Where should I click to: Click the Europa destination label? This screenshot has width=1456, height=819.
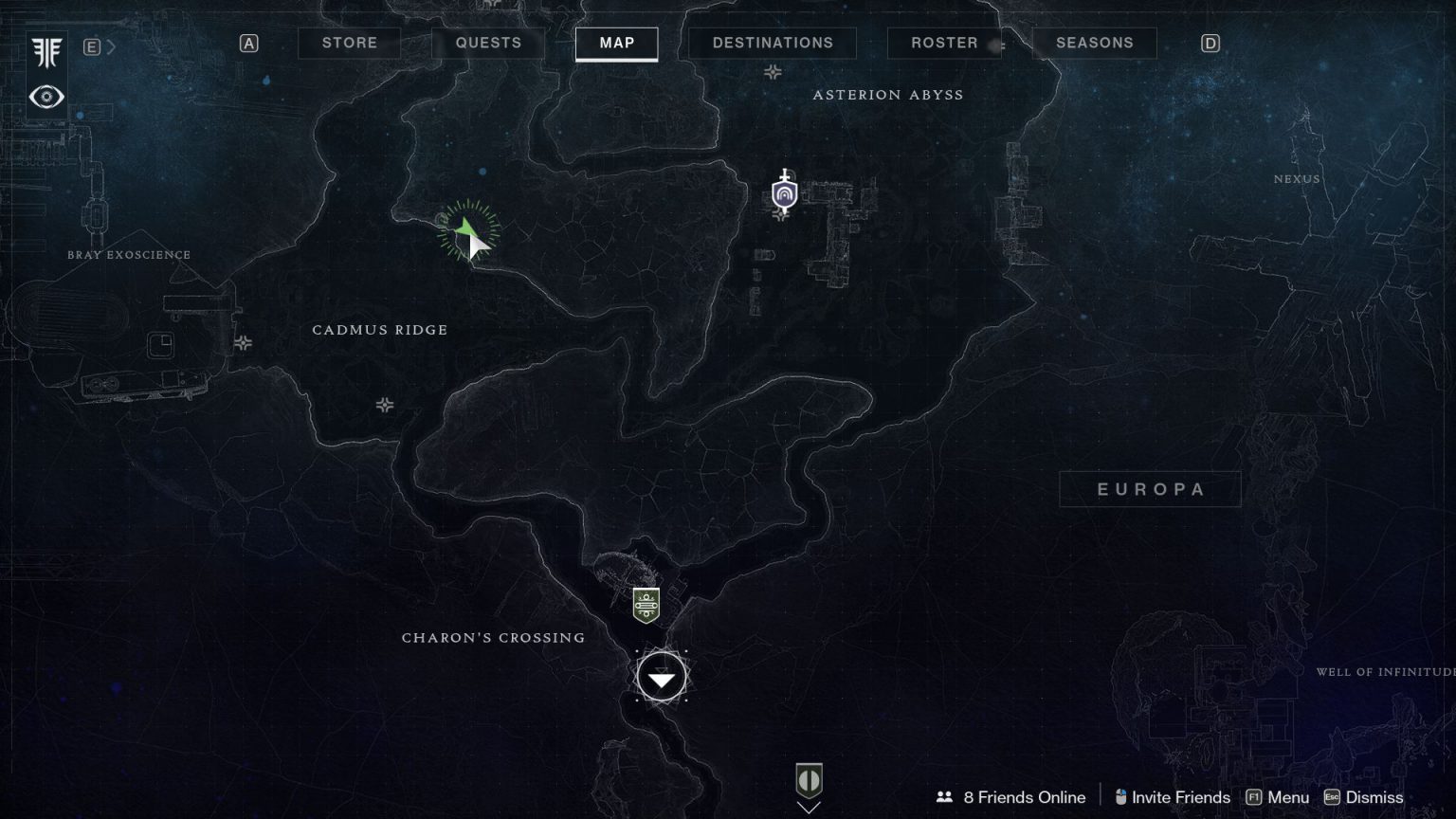click(1150, 489)
